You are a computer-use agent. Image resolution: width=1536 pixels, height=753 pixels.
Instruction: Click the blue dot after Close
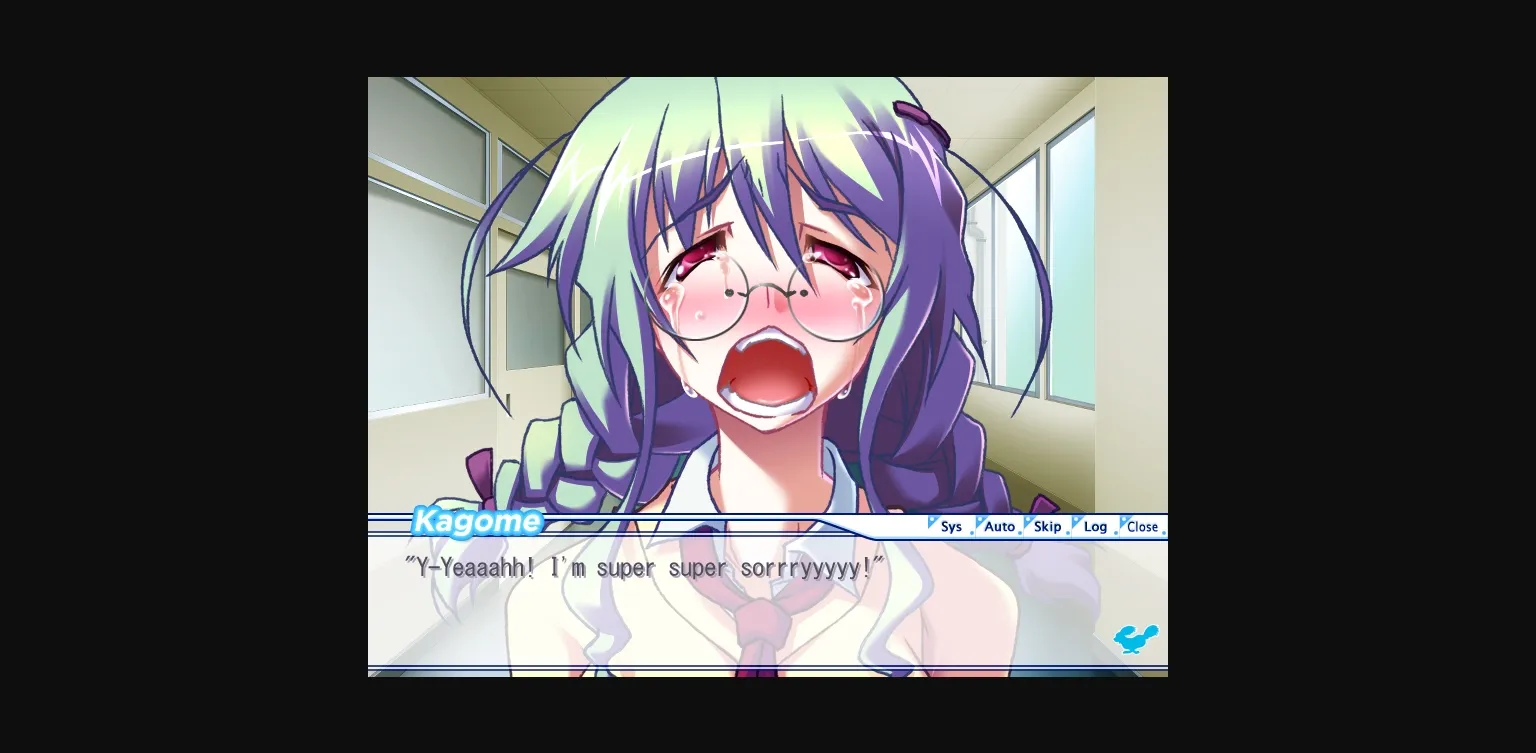1164,534
